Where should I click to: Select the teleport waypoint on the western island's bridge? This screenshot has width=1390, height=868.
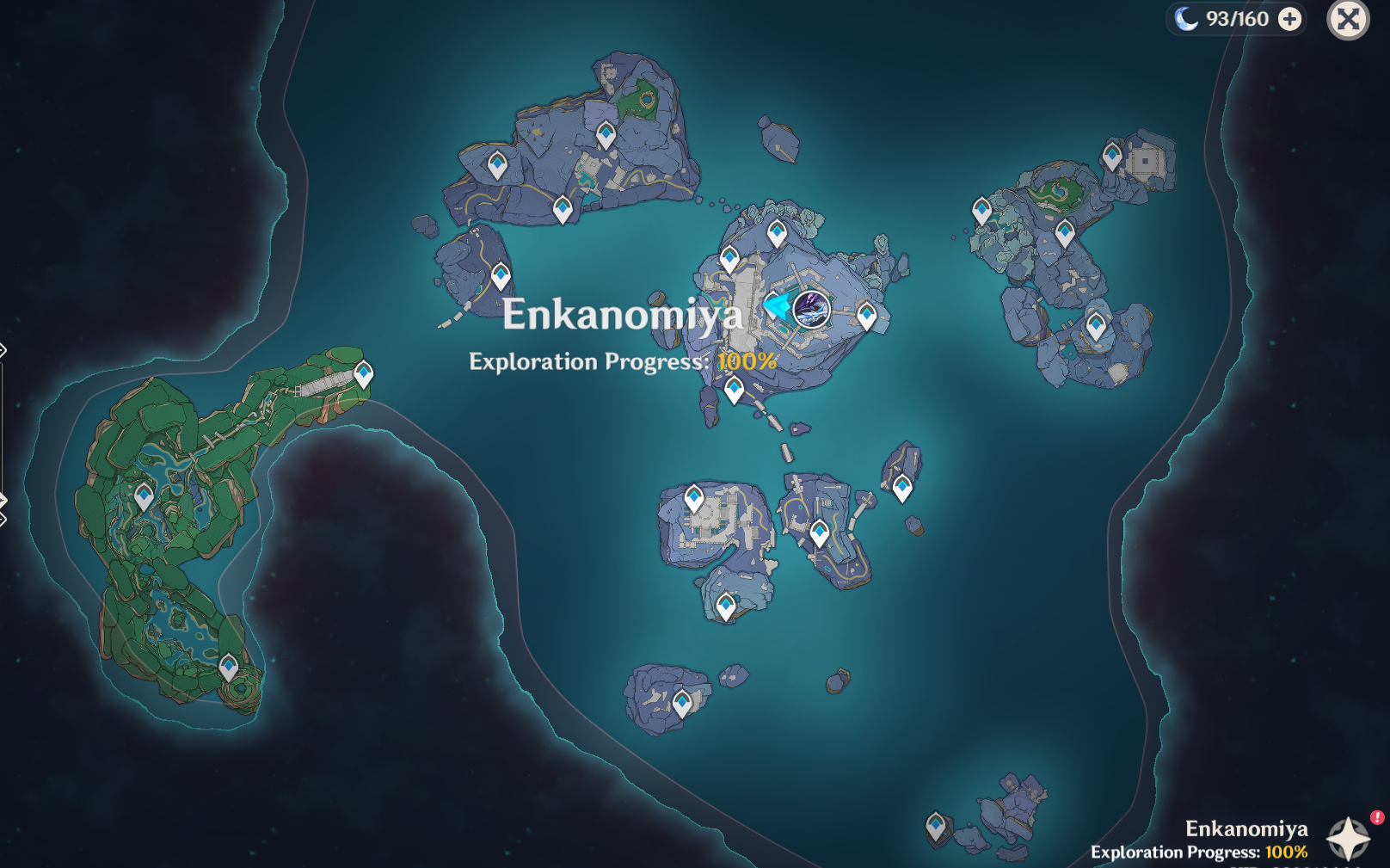pos(365,371)
